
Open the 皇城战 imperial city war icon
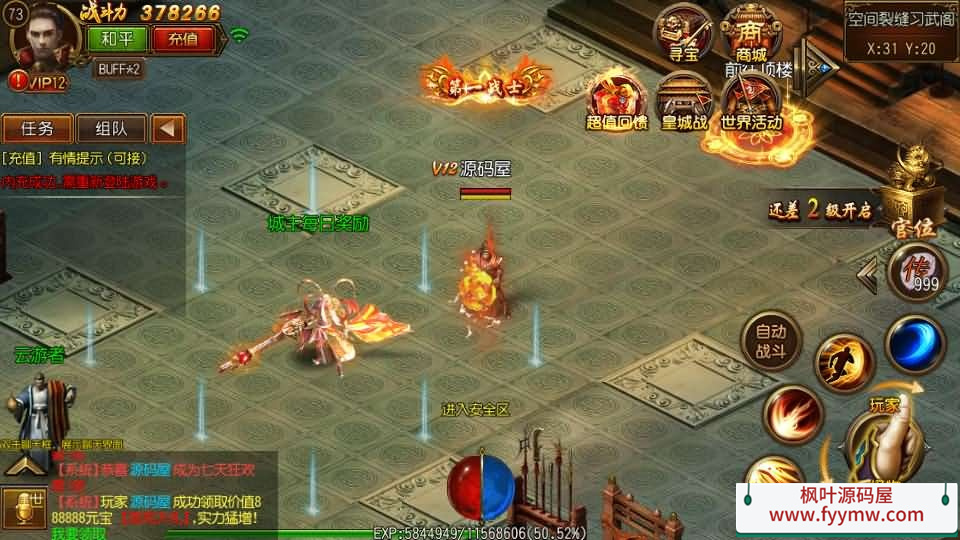(x=683, y=101)
